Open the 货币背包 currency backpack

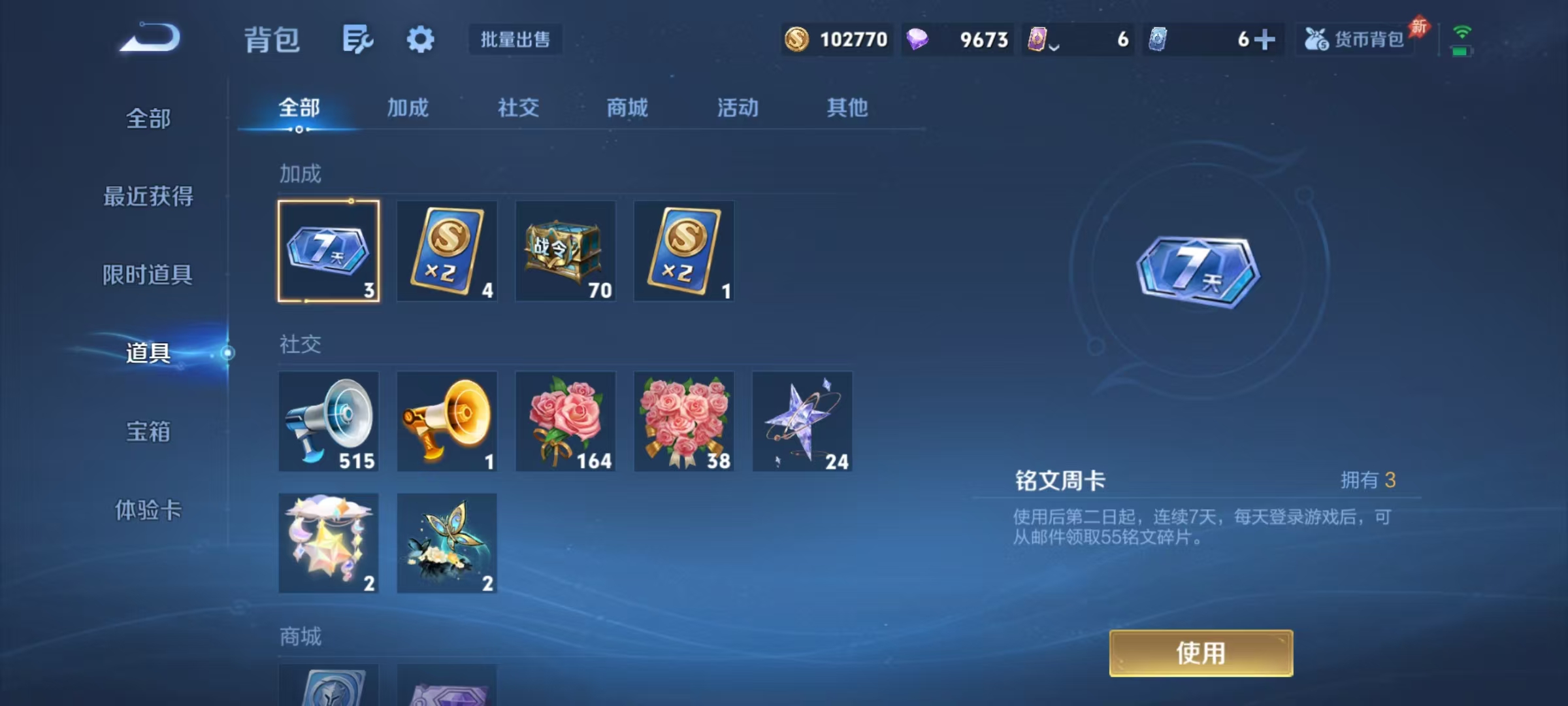pyautogui.click(x=1354, y=39)
